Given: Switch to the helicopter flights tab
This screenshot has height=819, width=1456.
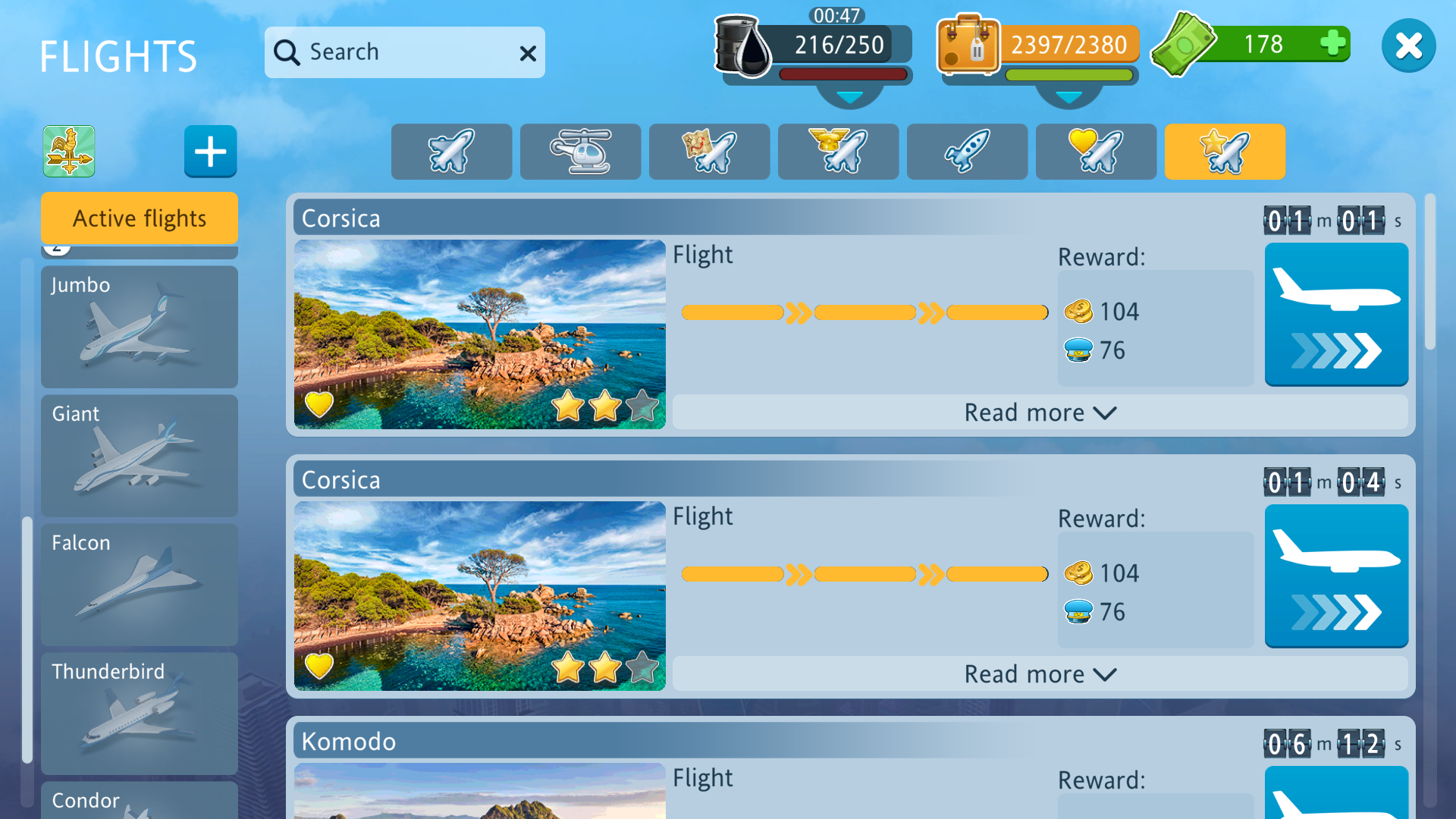Looking at the screenshot, I should coord(580,152).
